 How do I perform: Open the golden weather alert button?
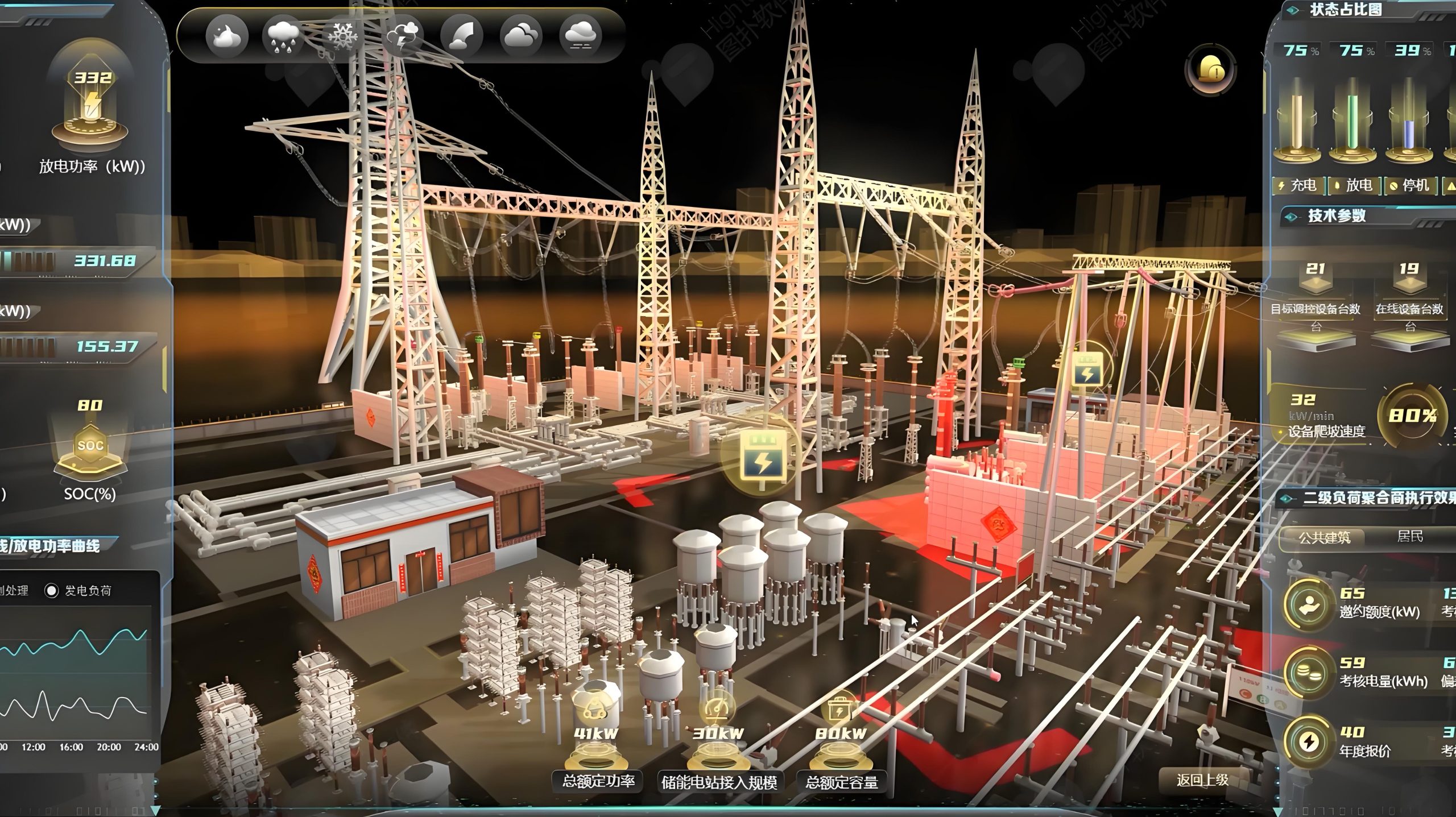1210,70
